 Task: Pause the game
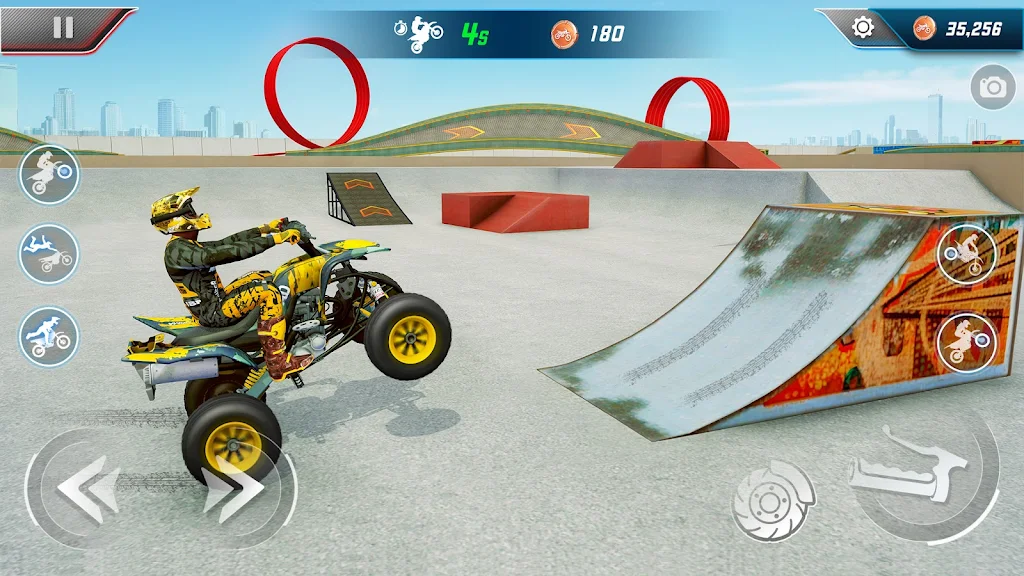pos(63,27)
